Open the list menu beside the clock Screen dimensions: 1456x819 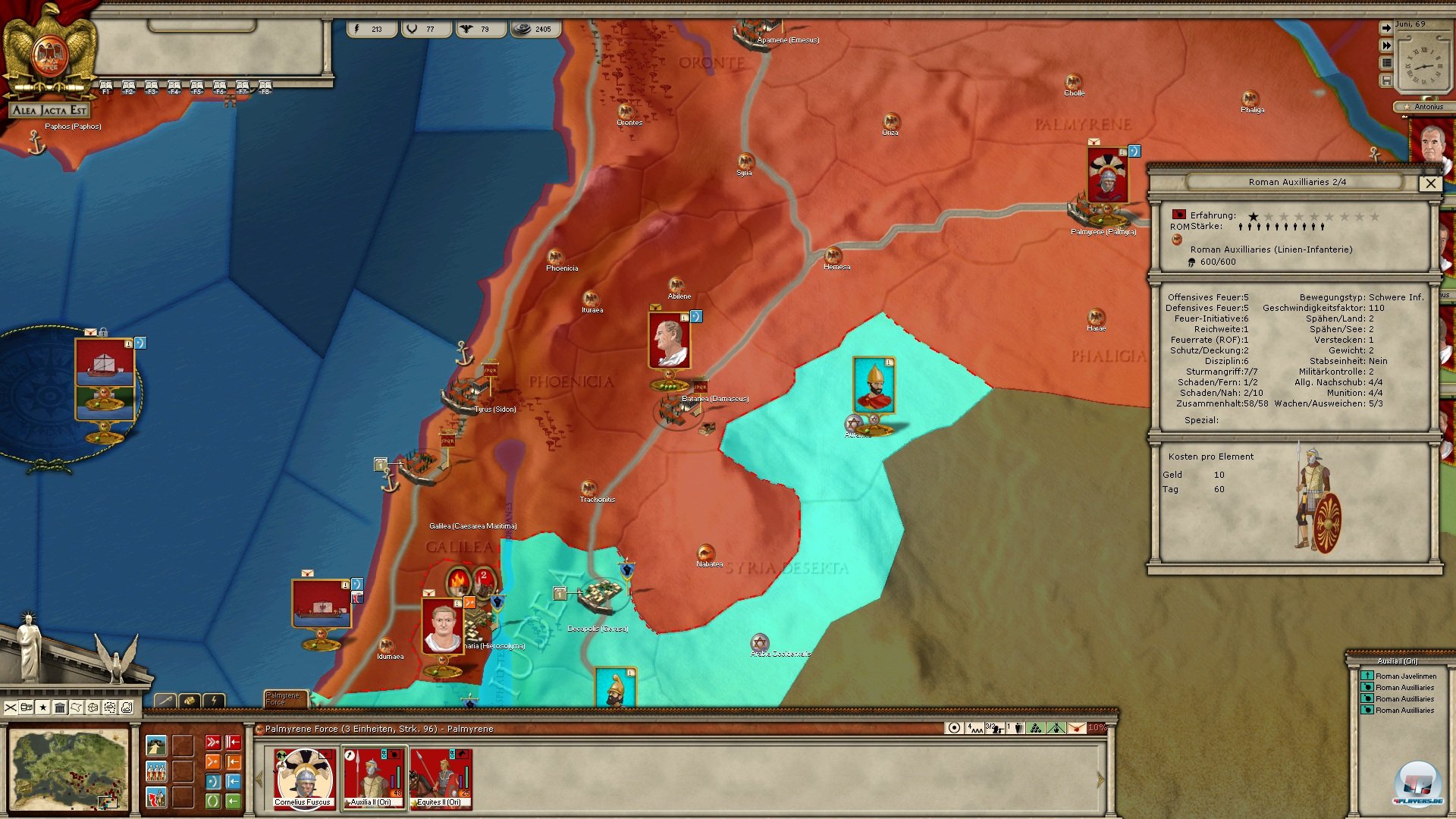pyautogui.click(x=1386, y=63)
